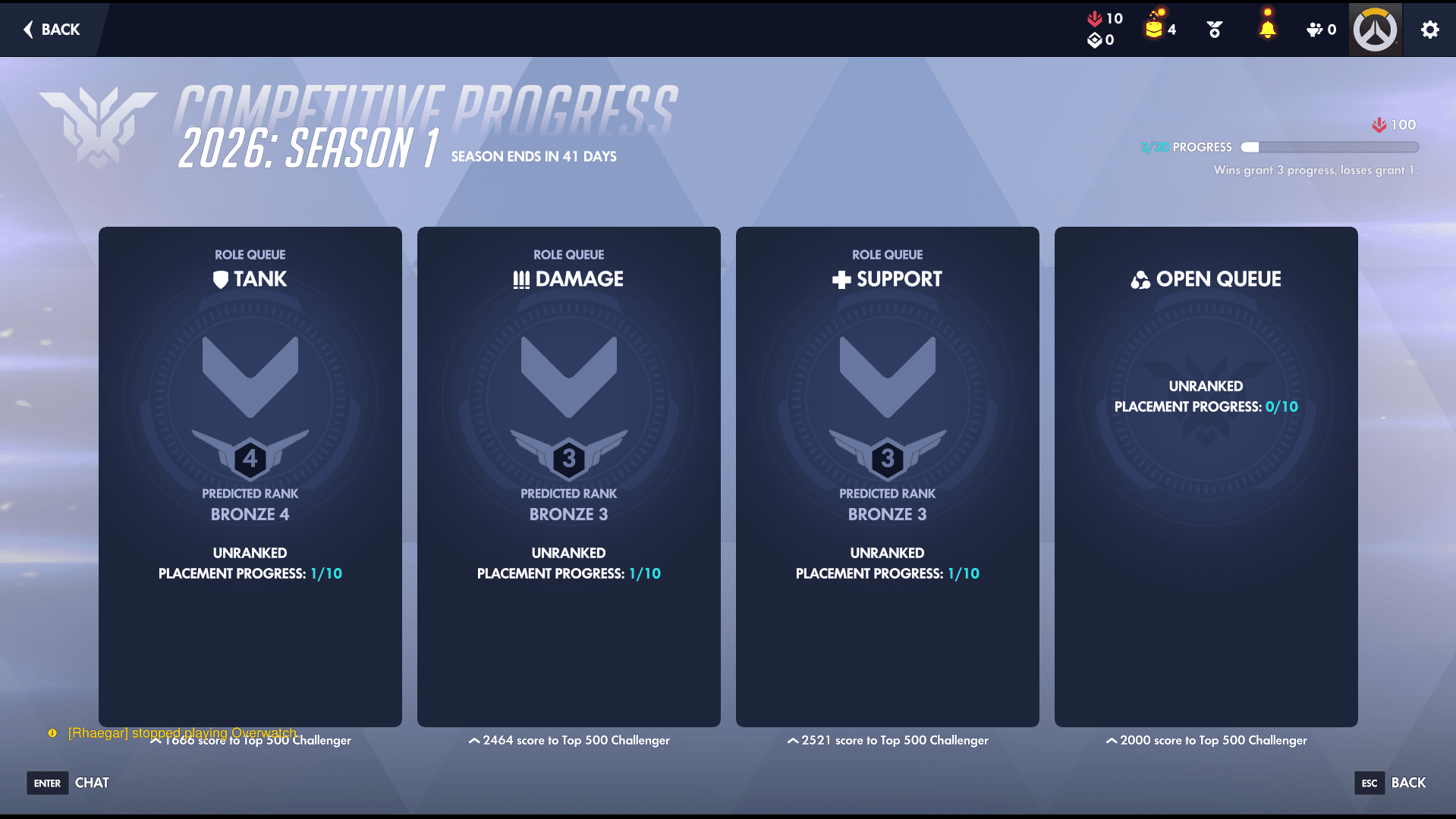Expand Tank's Top 500 Challenger details
The width and height of the screenshot is (1456, 819).
[x=250, y=740]
